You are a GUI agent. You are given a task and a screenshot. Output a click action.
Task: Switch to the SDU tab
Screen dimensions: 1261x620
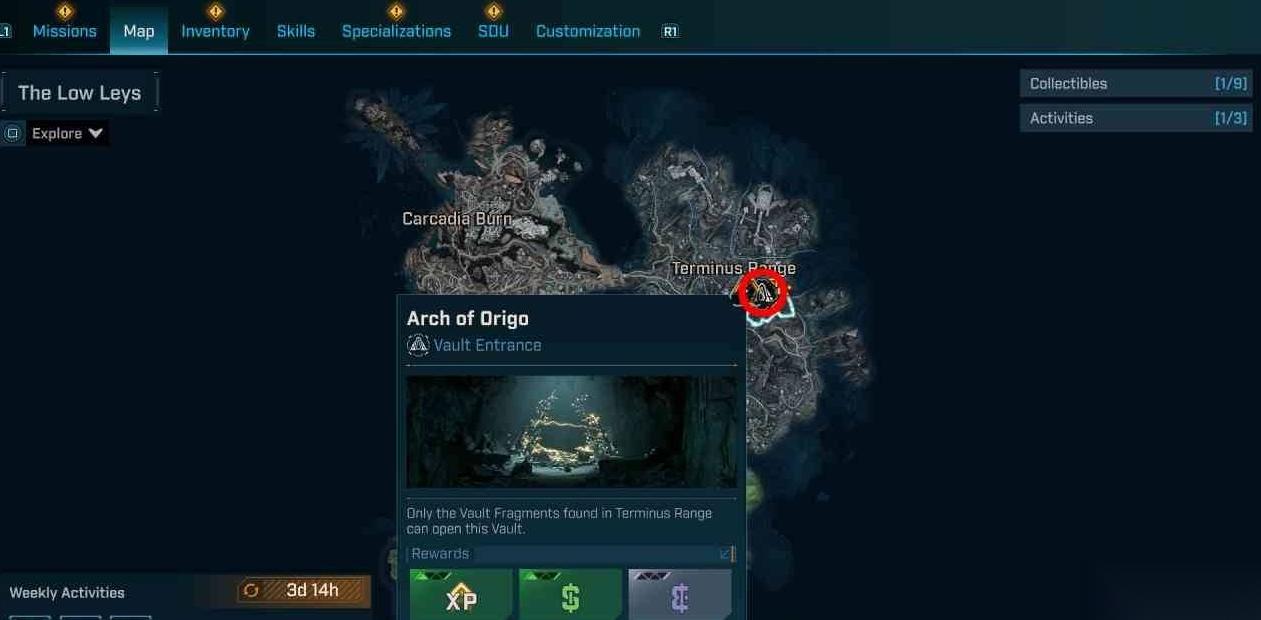(x=493, y=31)
